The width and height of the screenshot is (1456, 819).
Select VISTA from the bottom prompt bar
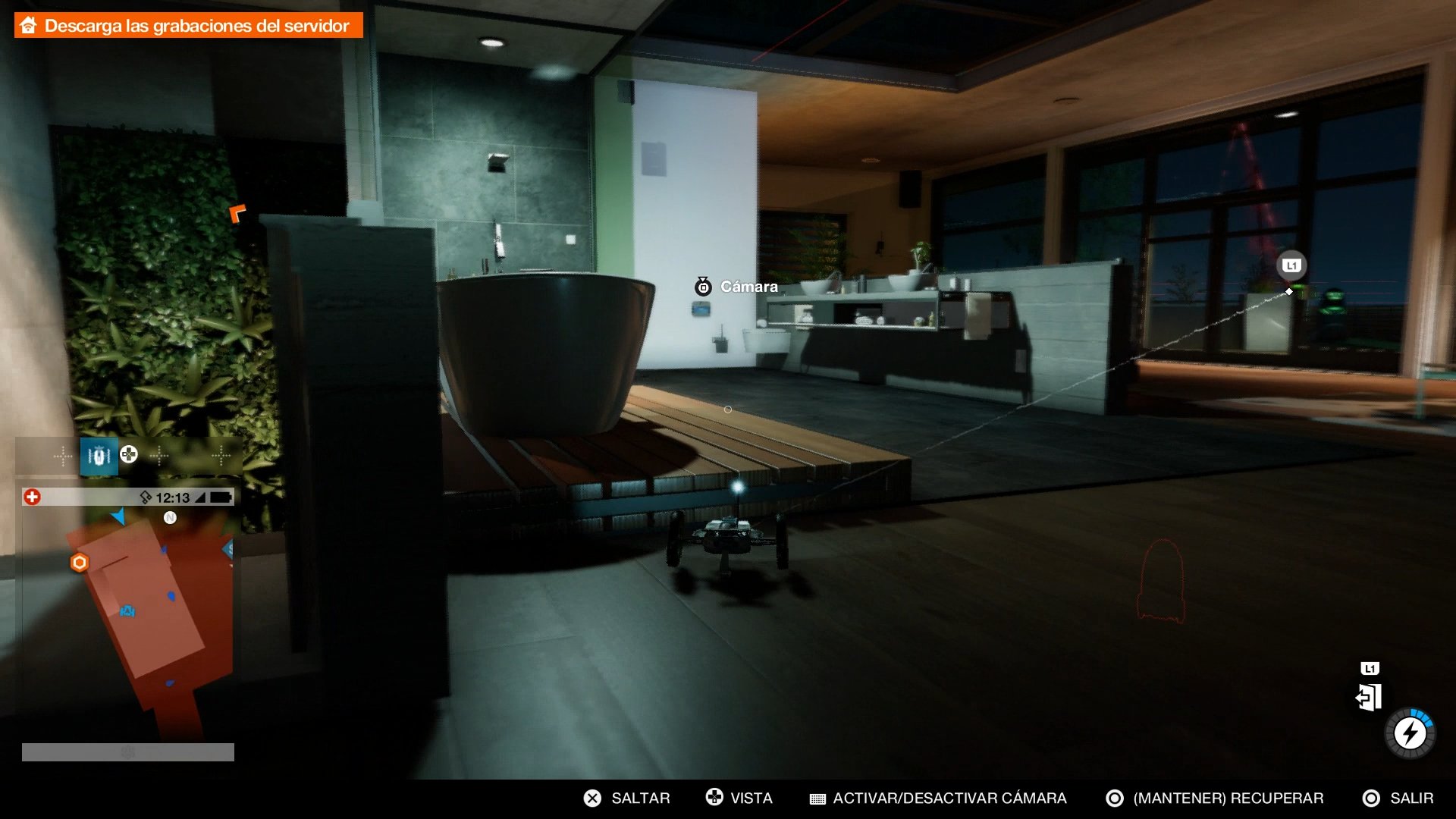tap(751, 798)
